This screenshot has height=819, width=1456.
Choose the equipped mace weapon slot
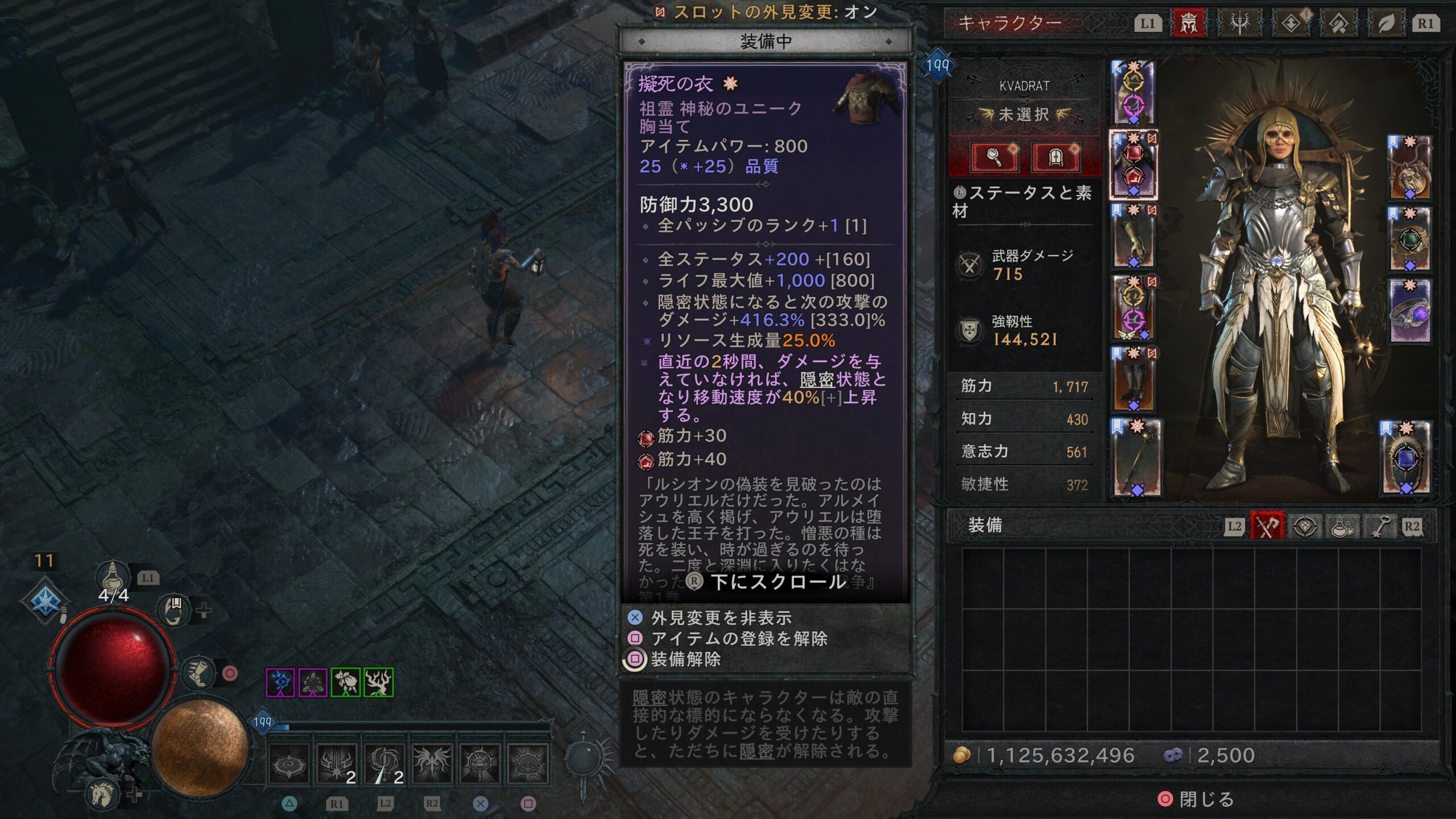pyautogui.click(x=1136, y=458)
